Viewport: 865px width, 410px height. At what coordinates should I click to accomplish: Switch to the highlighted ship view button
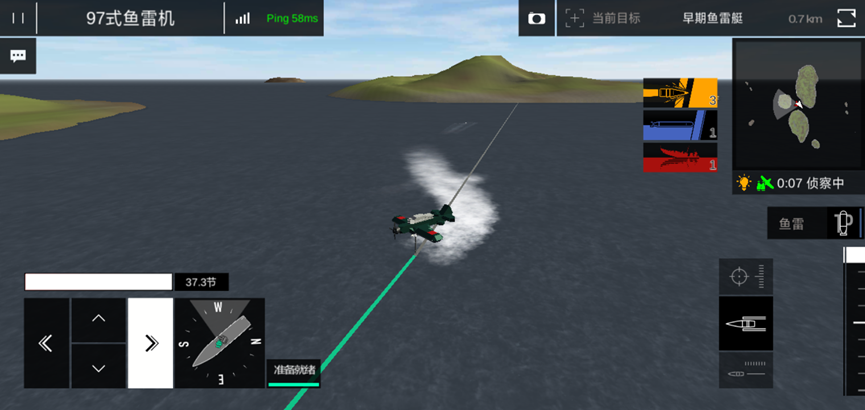(x=745, y=323)
